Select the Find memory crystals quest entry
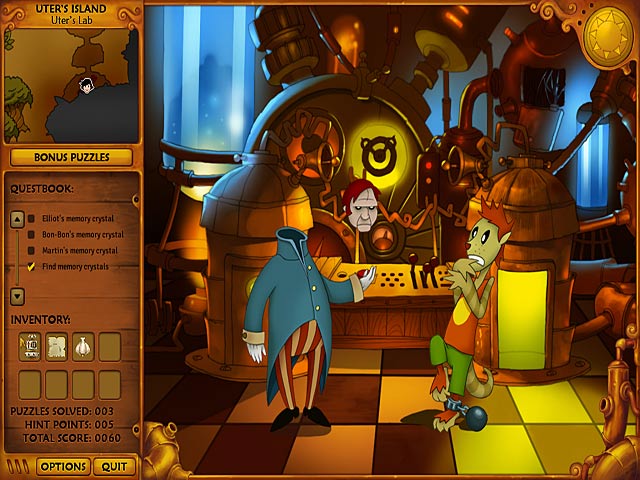Viewport: 640px width, 480px height. click(x=74, y=266)
